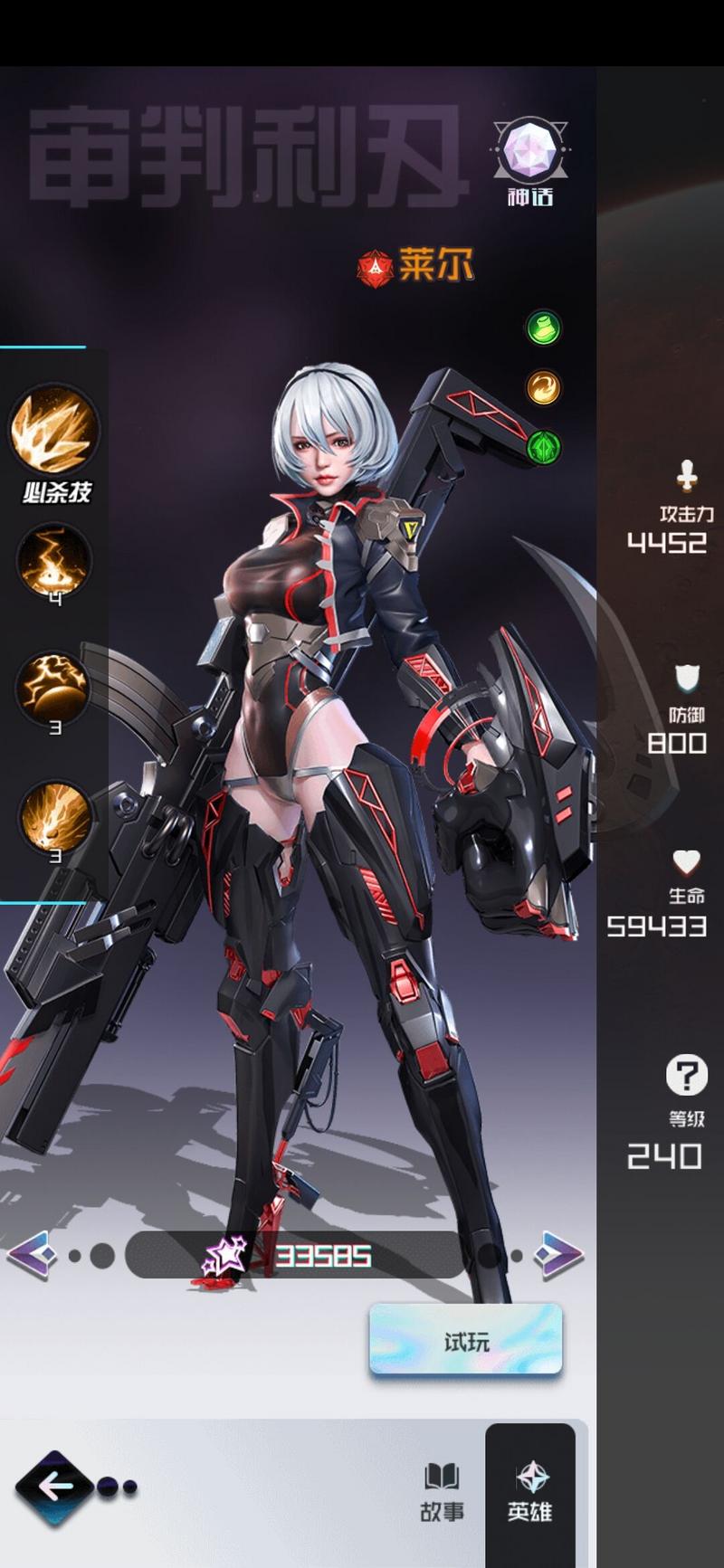Inspect the 防御 defense shield icon
Viewport: 724px width, 1568px height.
687,678
